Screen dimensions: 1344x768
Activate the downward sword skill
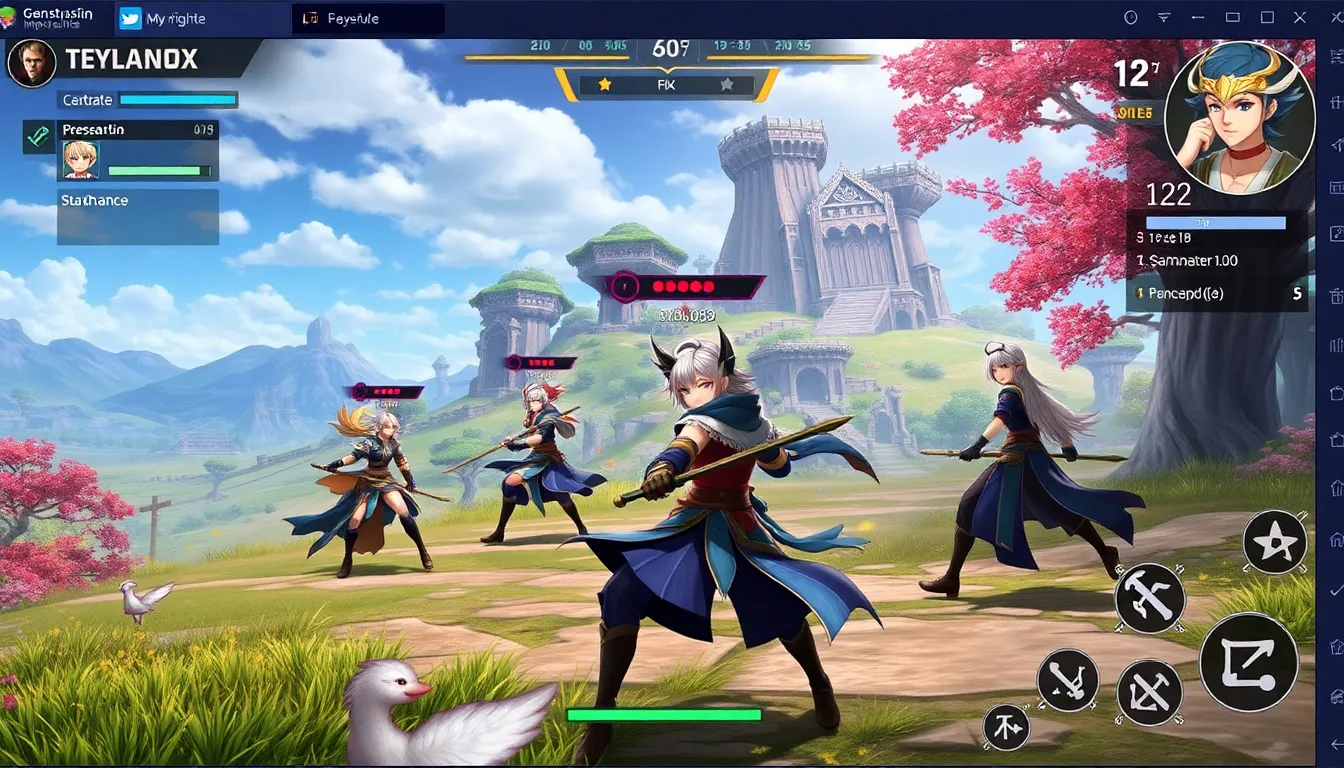[x=1068, y=681]
